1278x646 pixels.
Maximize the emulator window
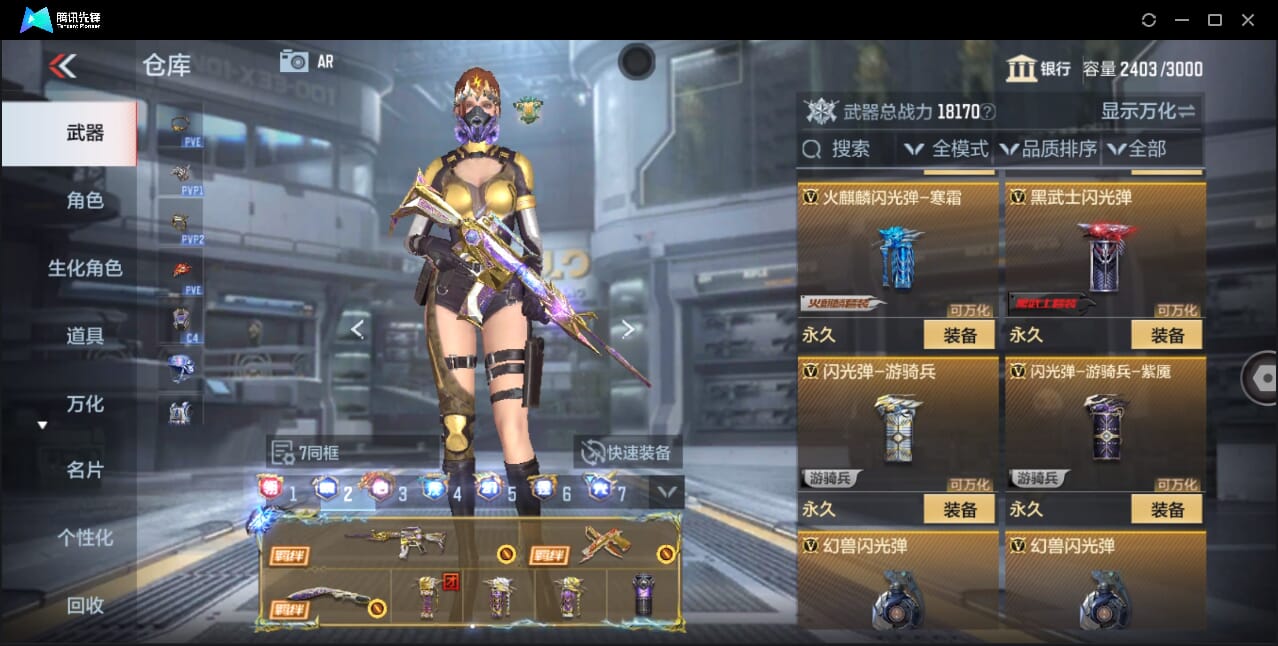tap(1215, 20)
